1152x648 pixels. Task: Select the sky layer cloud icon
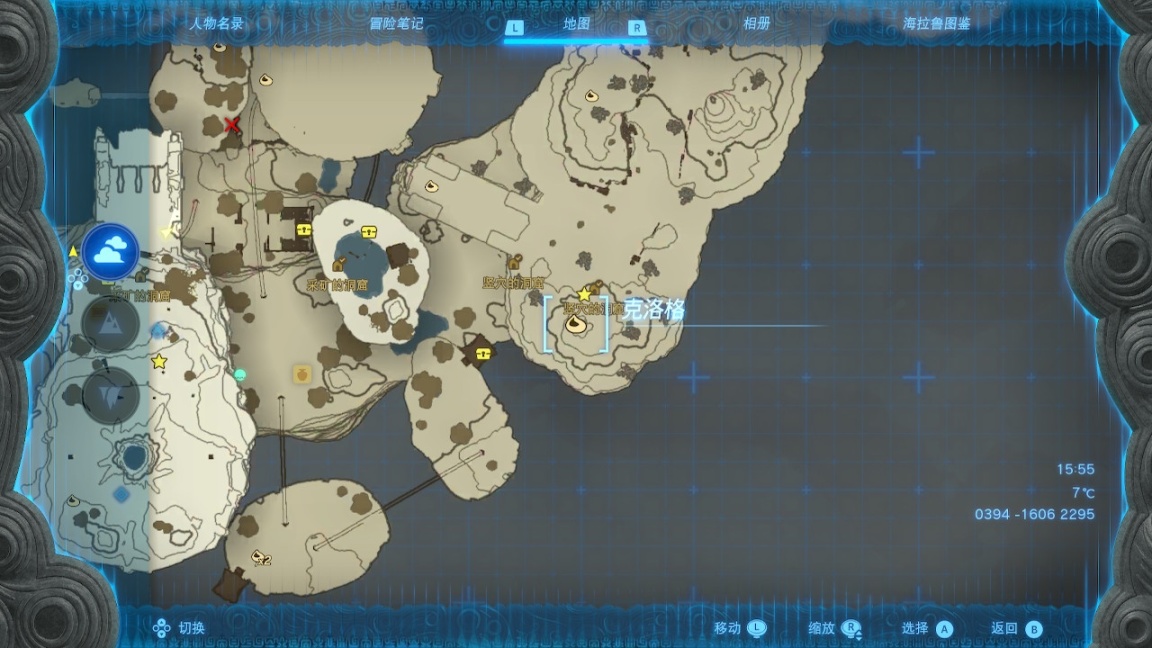[x=110, y=251]
